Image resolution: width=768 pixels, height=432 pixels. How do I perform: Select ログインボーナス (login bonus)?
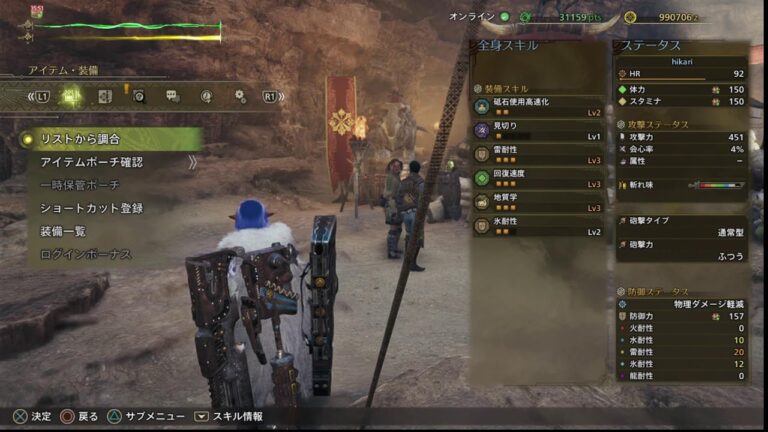point(86,254)
